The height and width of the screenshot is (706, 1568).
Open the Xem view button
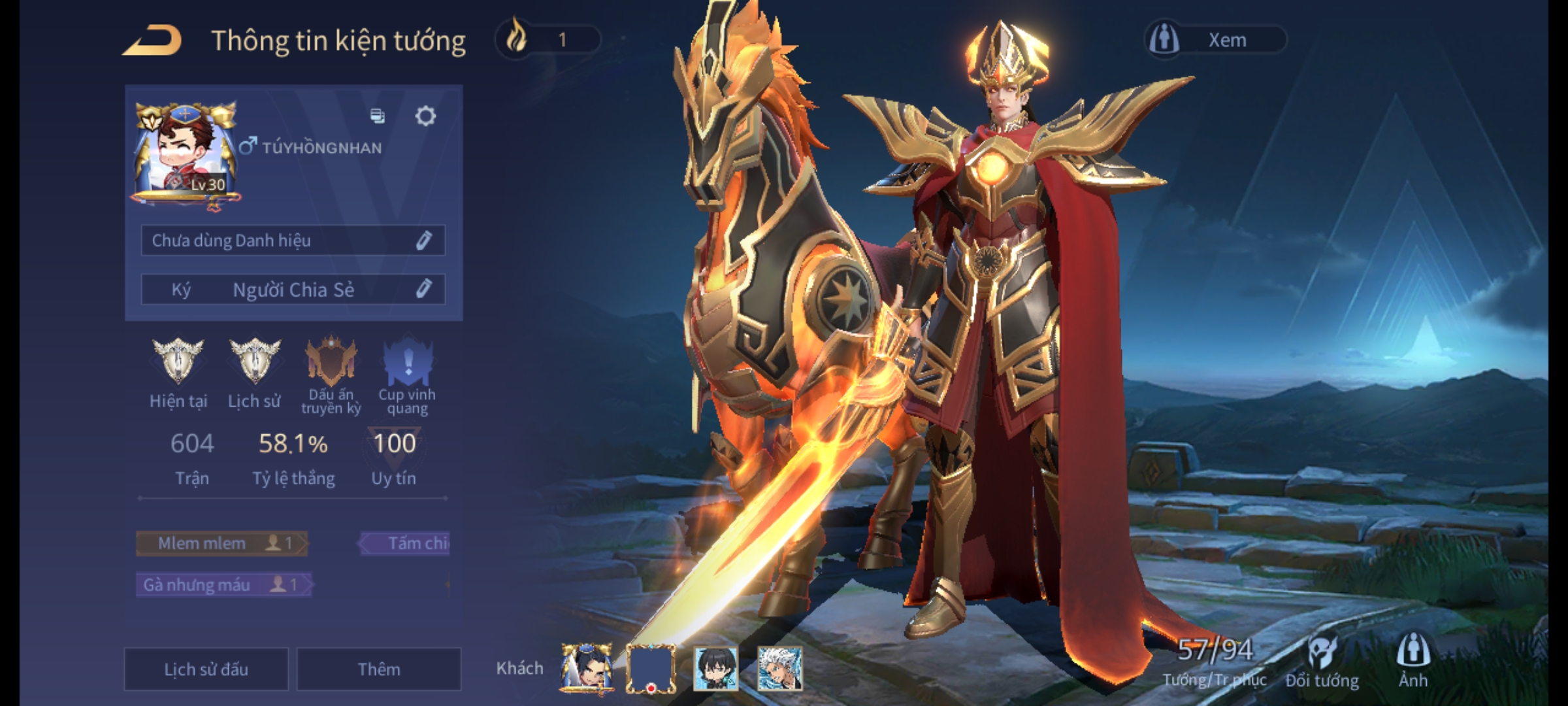pyautogui.click(x=1215, y=40)
